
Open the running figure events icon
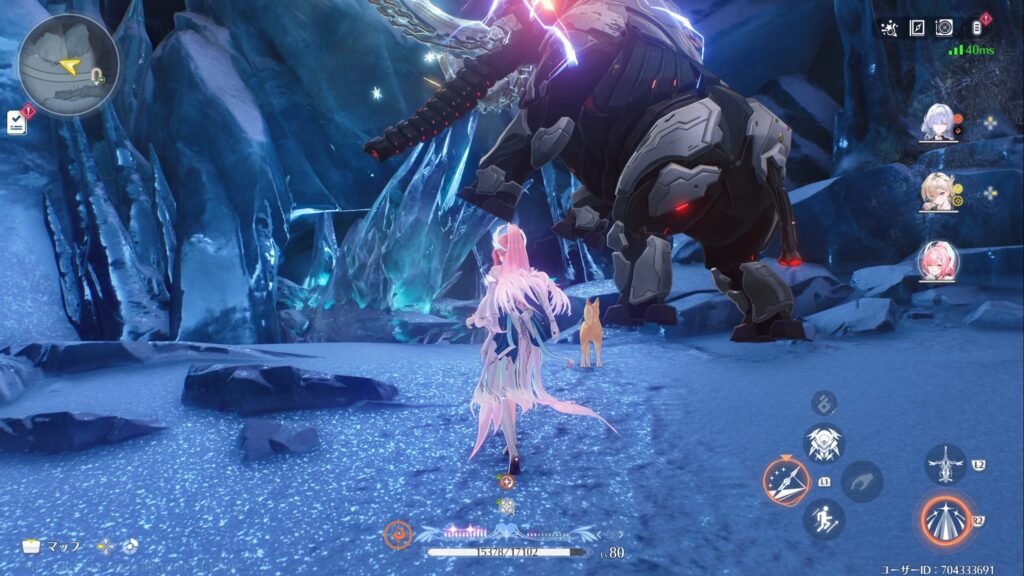pyautogui.click(x=890, y=28)
